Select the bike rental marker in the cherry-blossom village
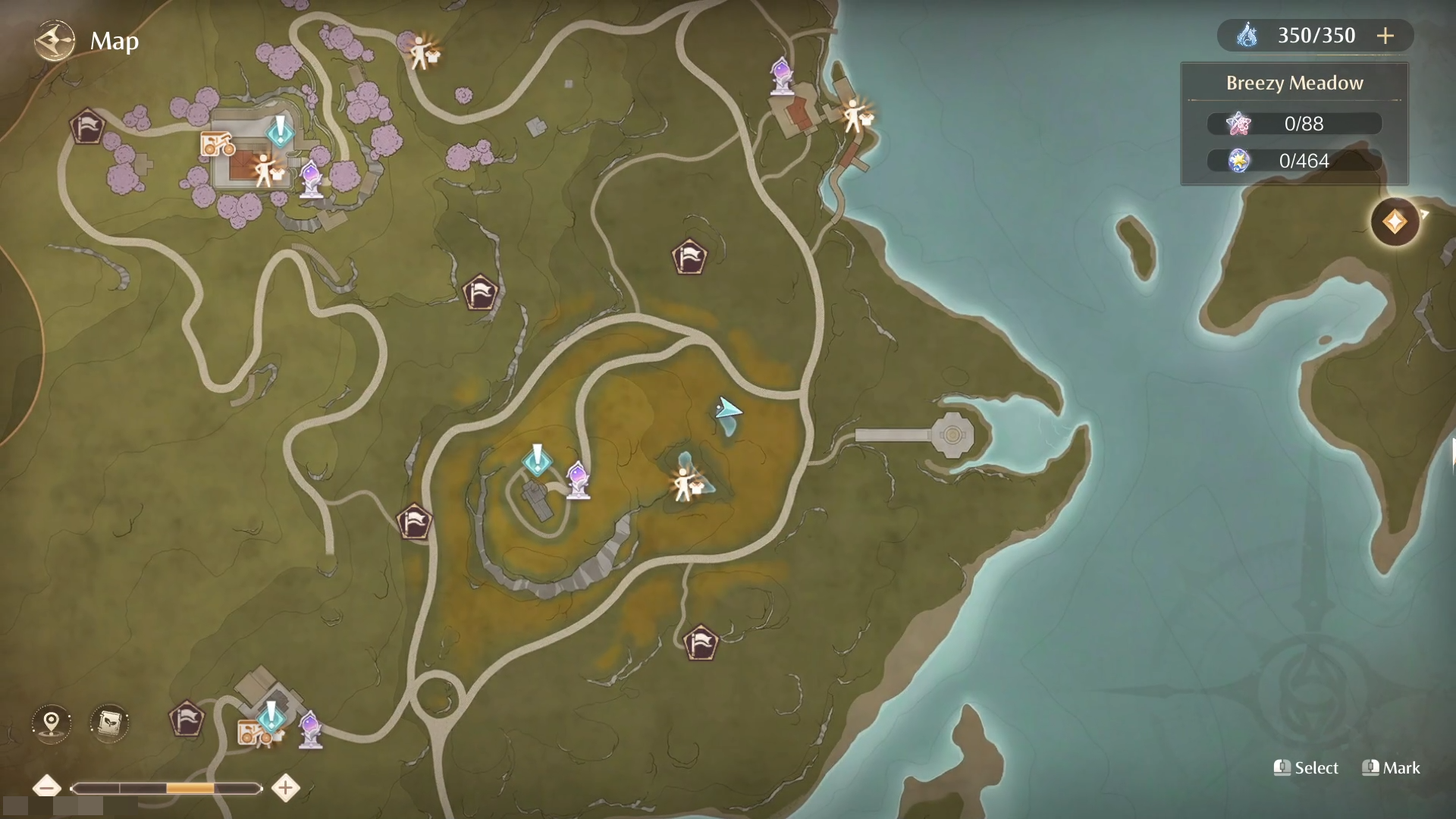The height and width of the screenshot is (819, 1456). click(x=217, y=144)
